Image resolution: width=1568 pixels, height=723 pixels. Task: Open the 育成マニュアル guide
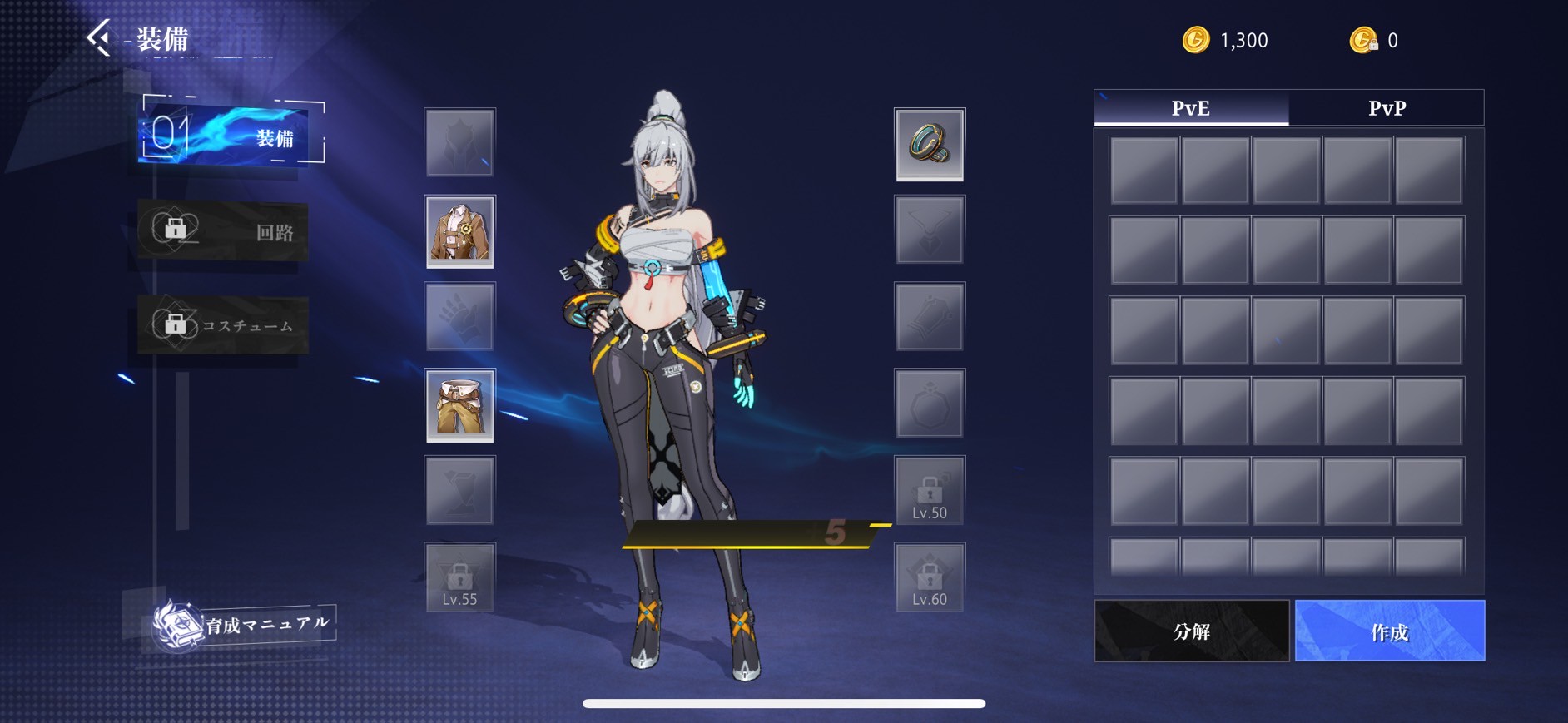(245, 625)
